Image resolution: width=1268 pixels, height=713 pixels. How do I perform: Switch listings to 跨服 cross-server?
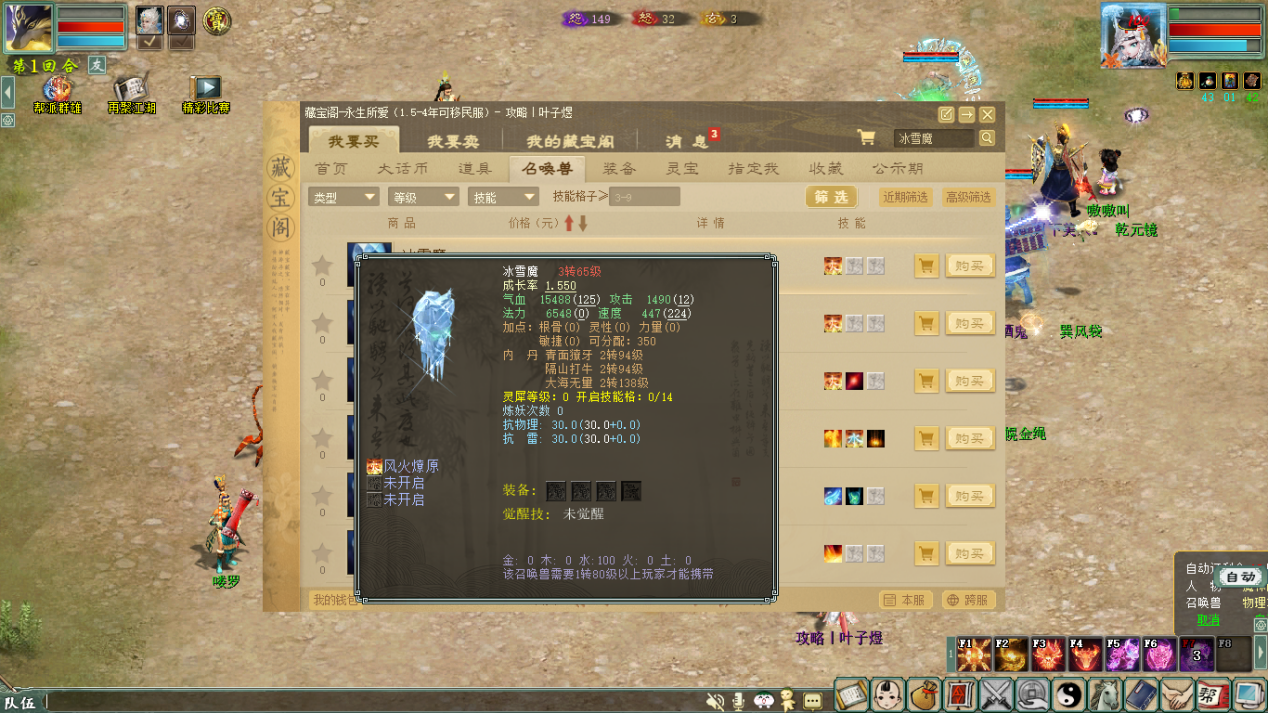coord(968,600)
